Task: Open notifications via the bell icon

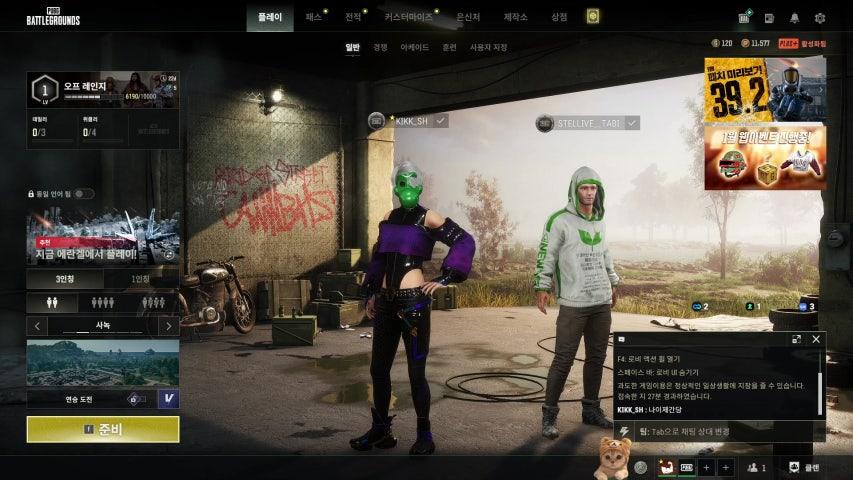Action: pos(795,18)
